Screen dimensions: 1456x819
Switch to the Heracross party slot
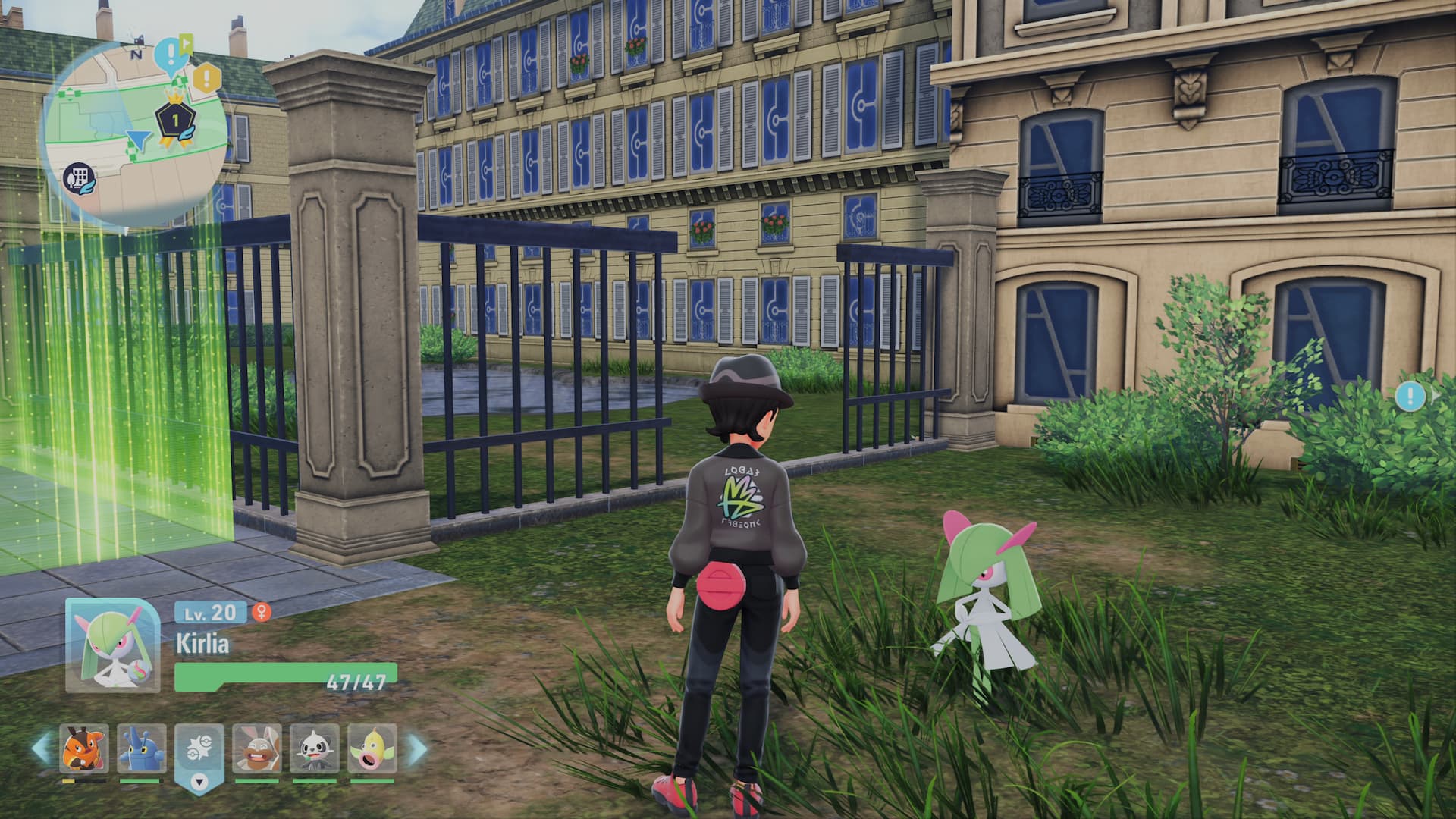pyautogui.click(x=141, y=748)
